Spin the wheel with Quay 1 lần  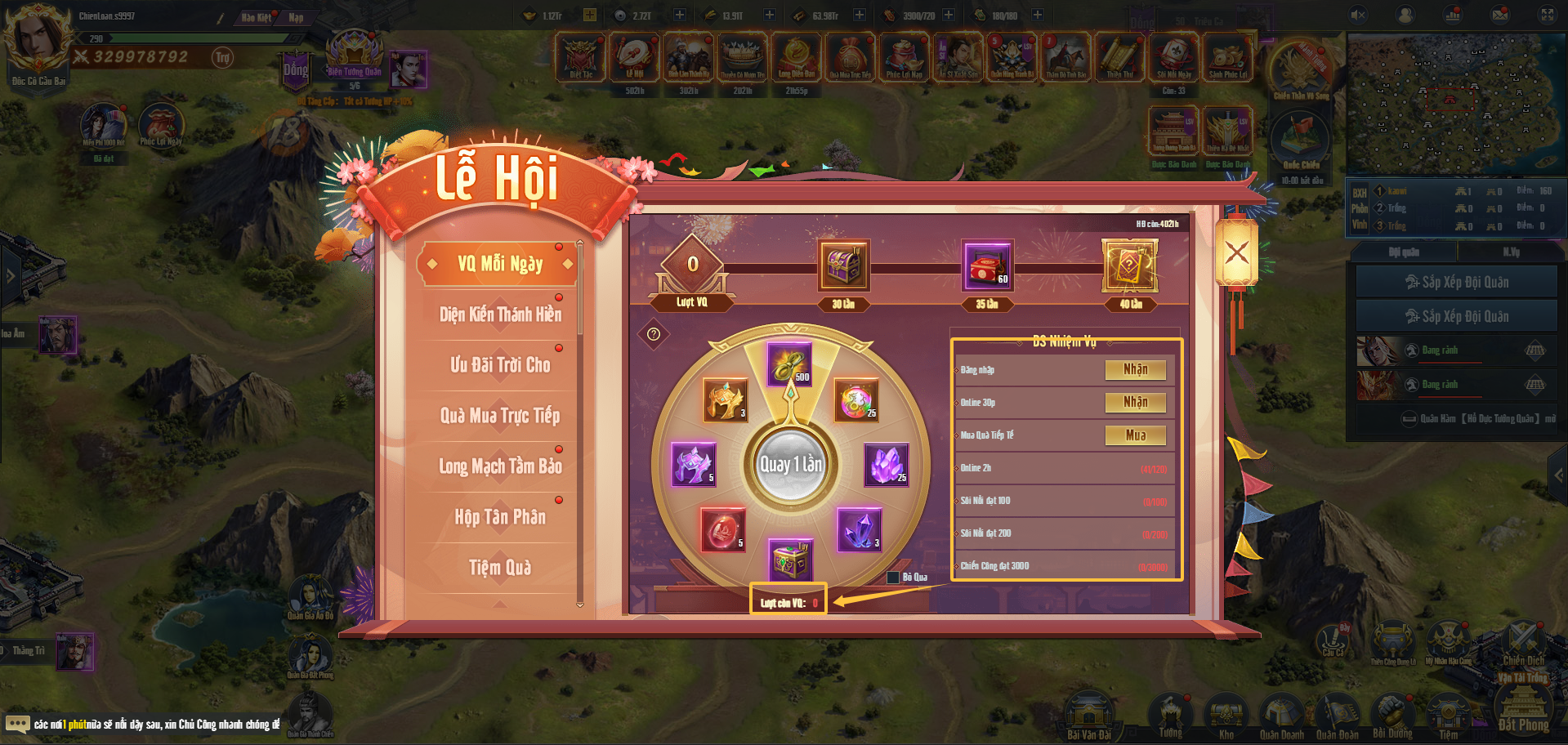pos(791,464)
